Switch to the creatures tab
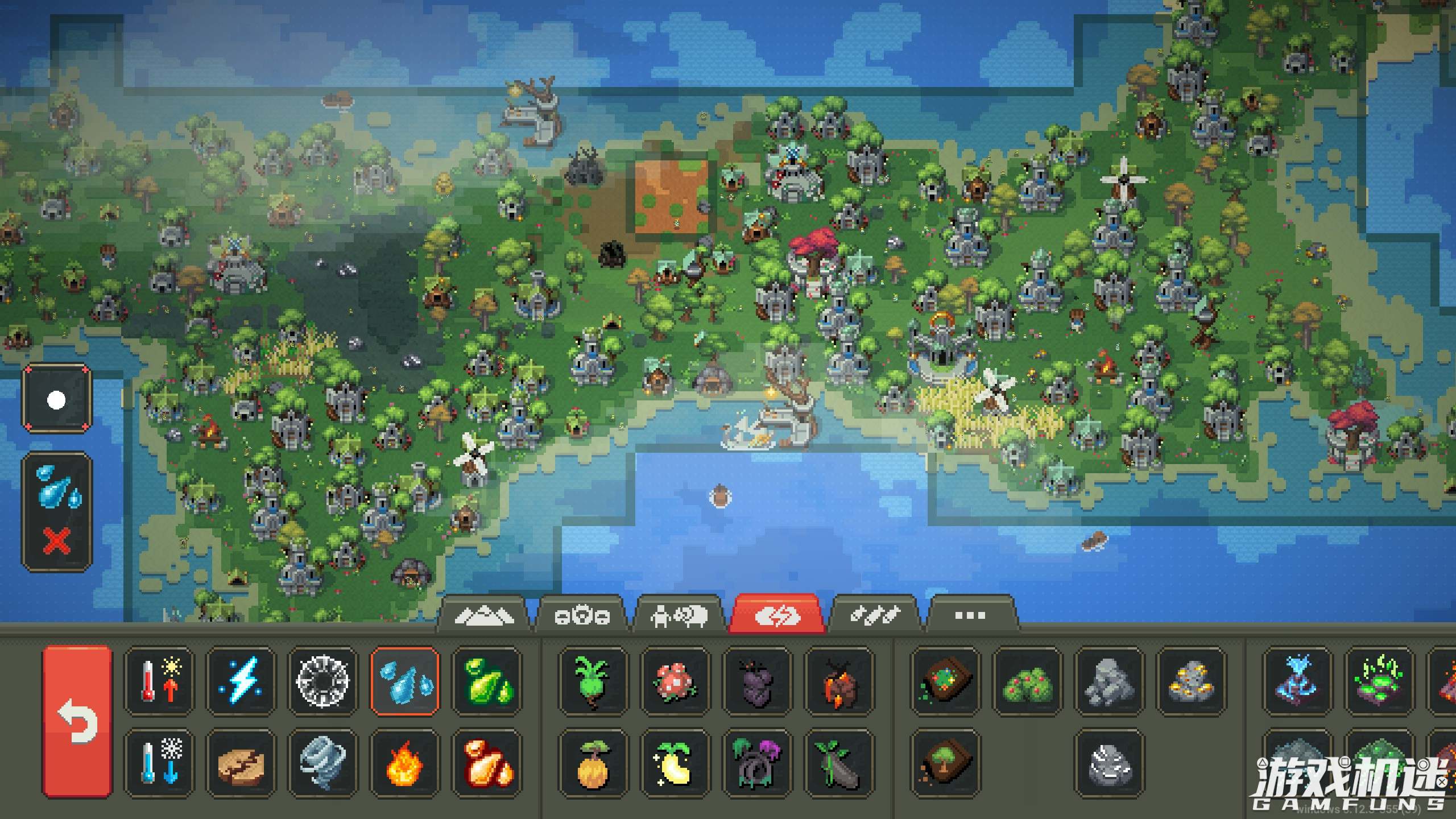Screen dimensions: 1456x819 [x=679, y=615]
